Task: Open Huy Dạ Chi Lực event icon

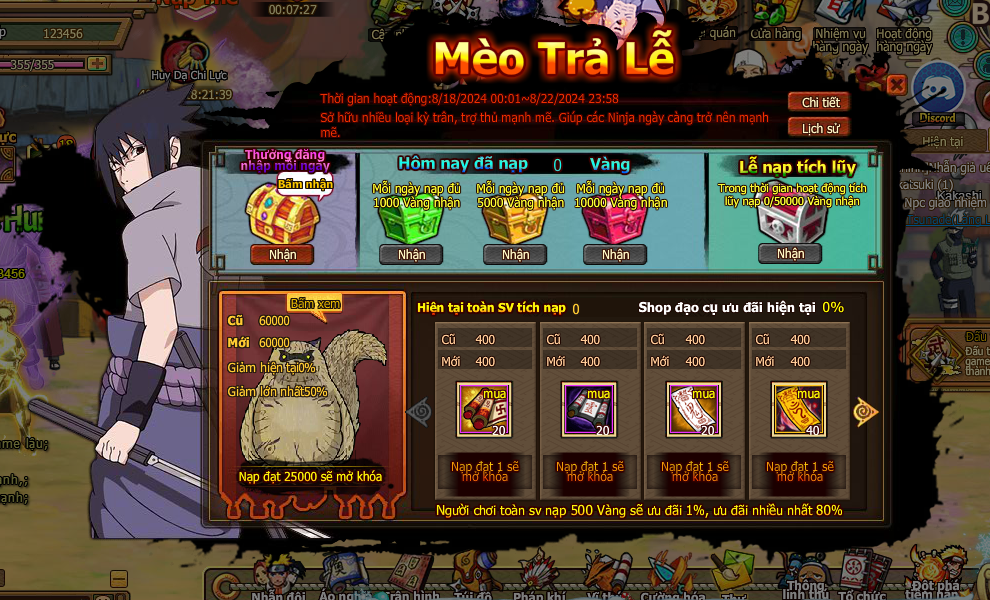Action: (x=182, y=55)
